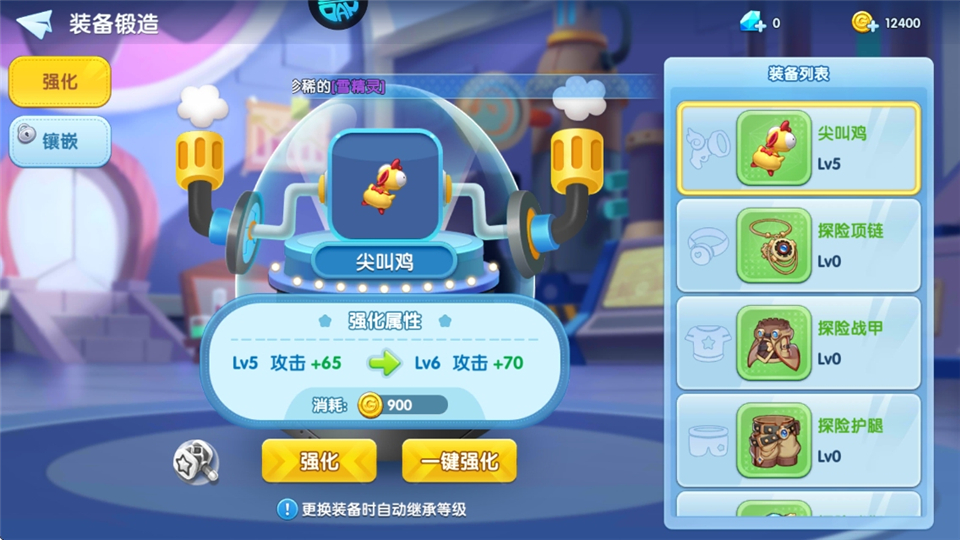Pick the 探险护腿 equipment row

pyautogui.click(x=798, y=440)
